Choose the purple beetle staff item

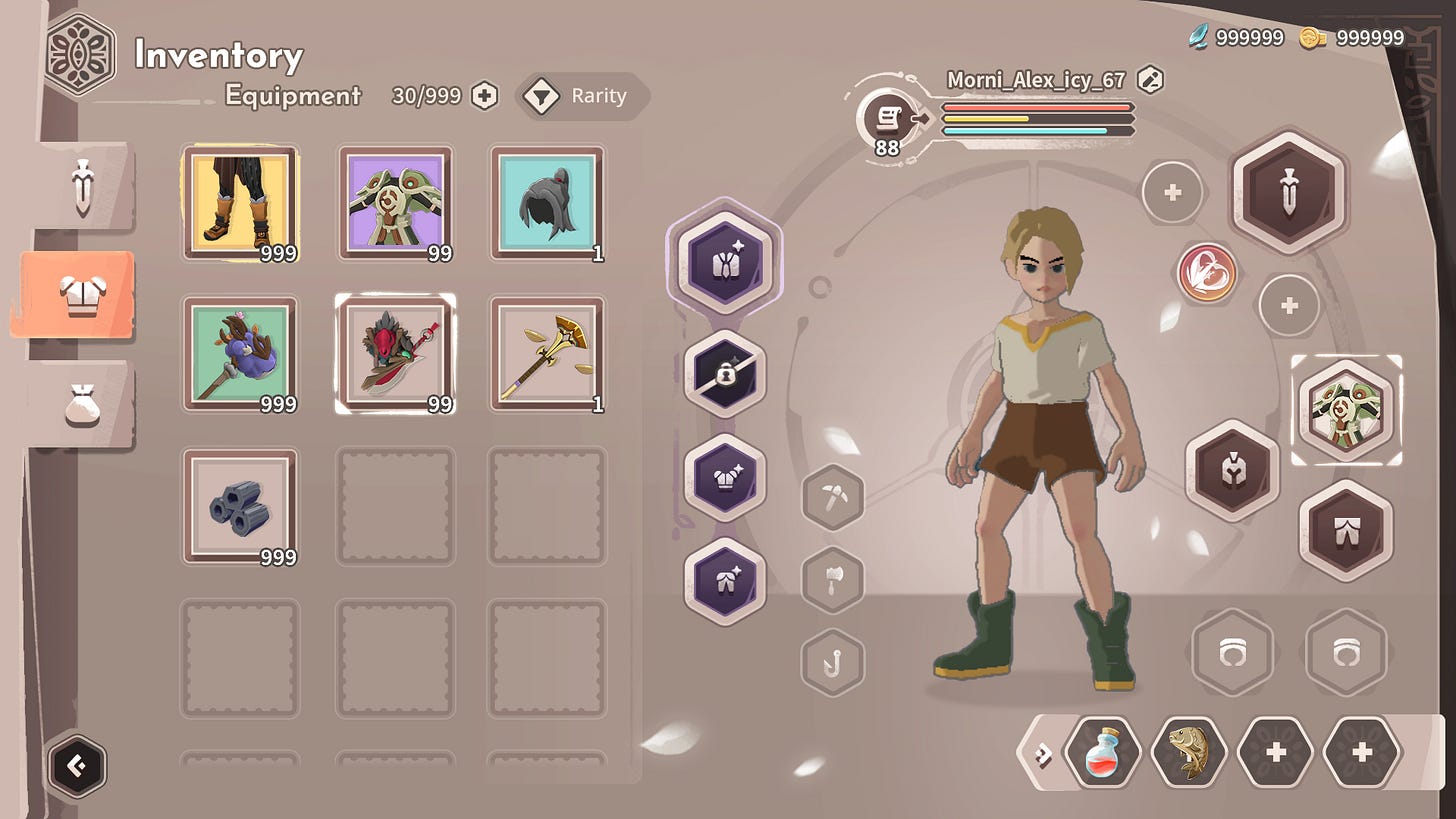(240, 354)
